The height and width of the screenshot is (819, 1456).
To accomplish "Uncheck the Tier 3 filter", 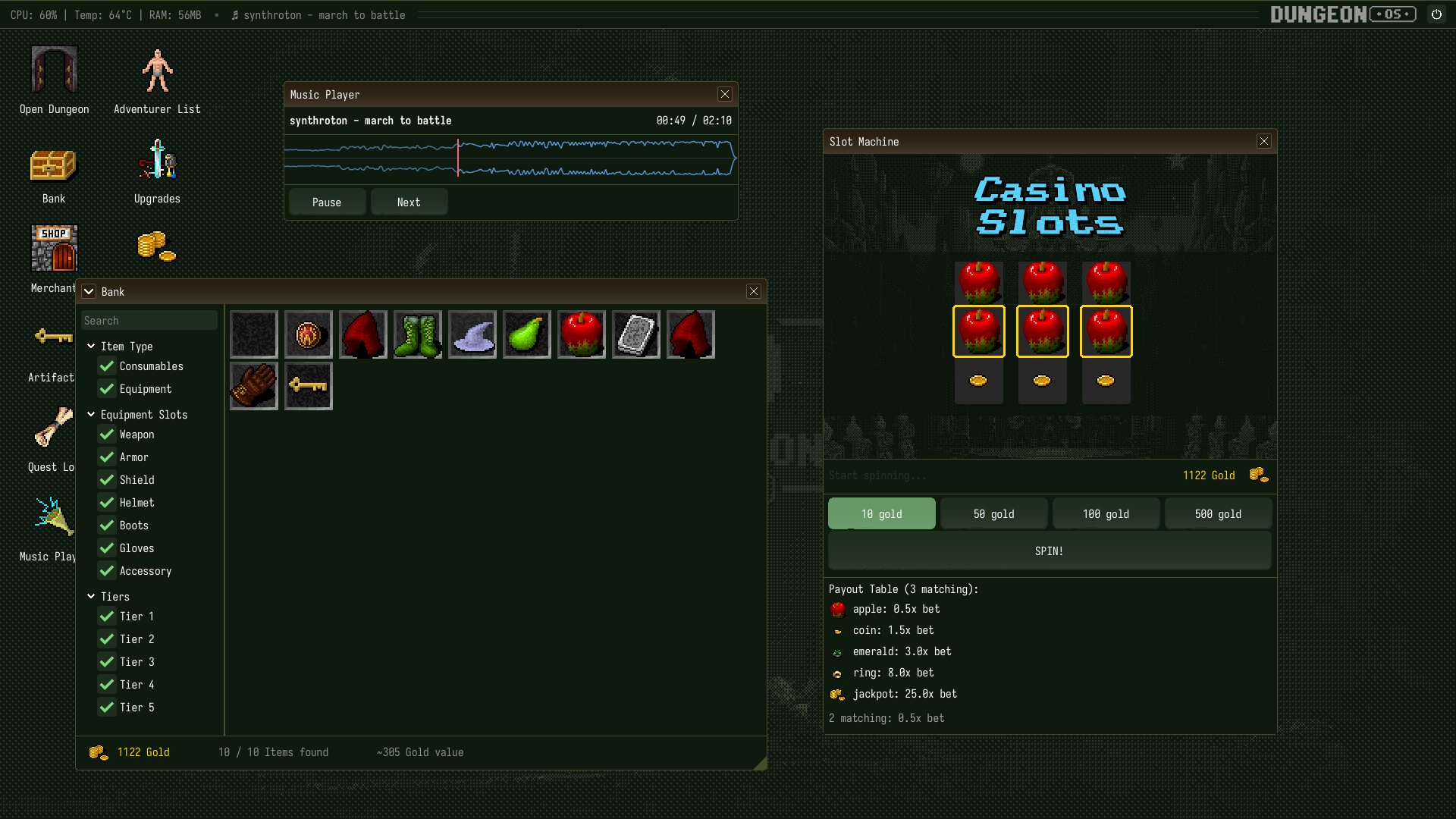I will coord(106,662).
